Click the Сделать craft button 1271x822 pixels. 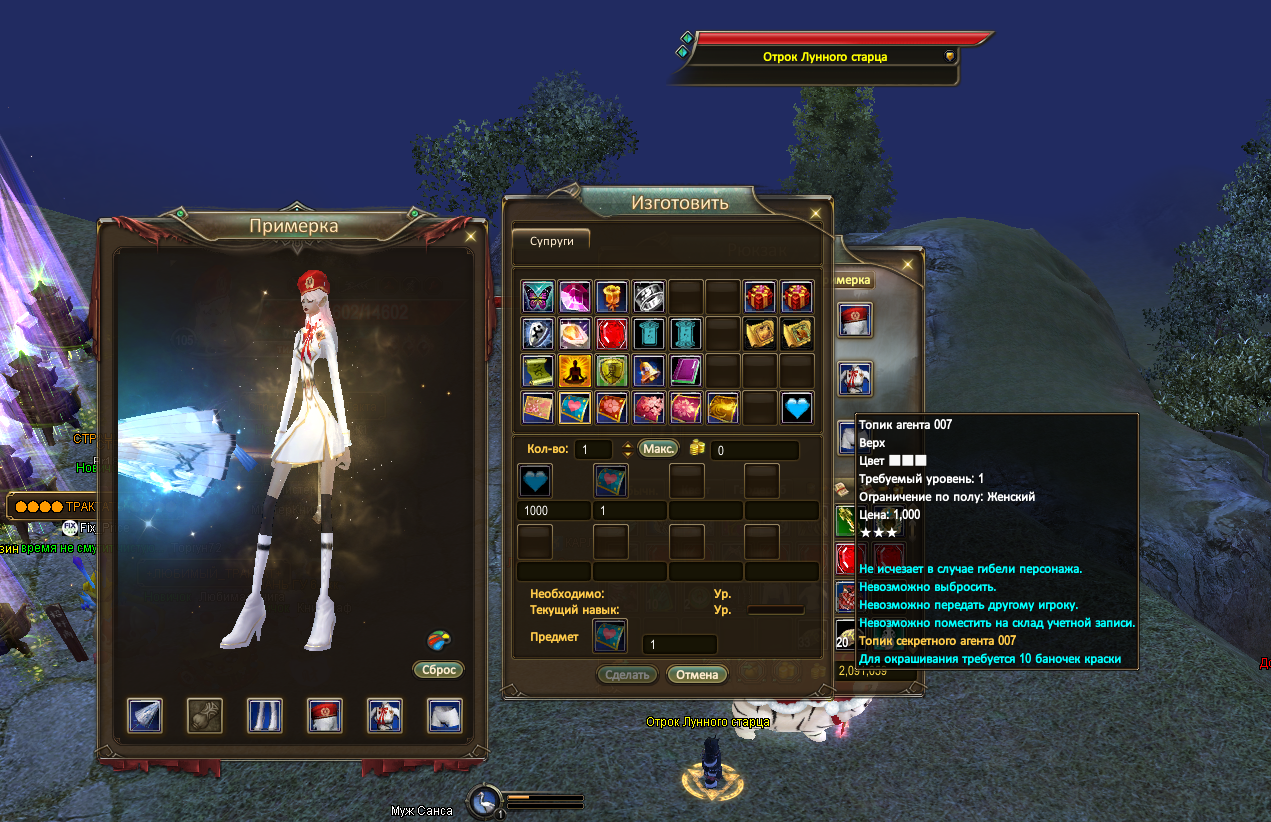tap(628, 674)
